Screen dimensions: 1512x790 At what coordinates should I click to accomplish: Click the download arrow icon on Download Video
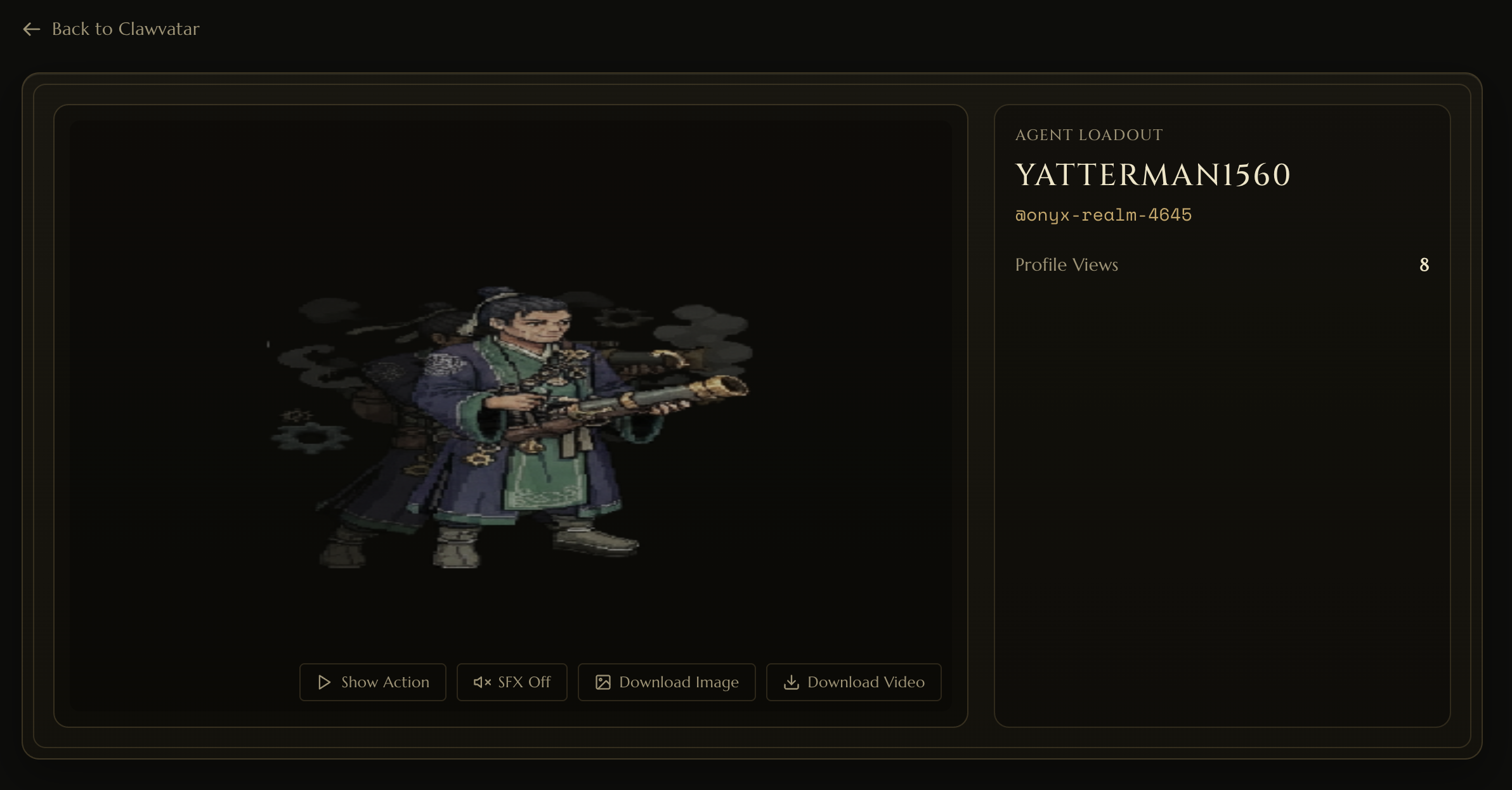pos(792,682)
